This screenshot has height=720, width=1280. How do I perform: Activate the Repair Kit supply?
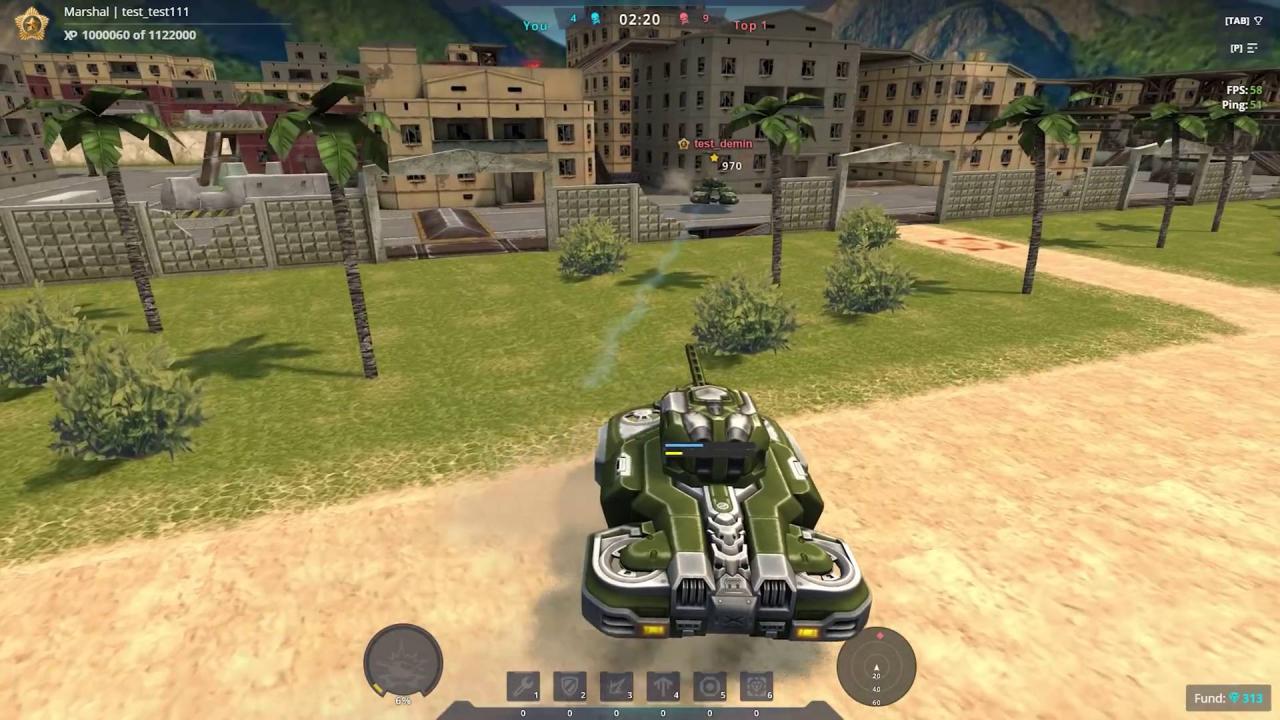pos(522,685)
